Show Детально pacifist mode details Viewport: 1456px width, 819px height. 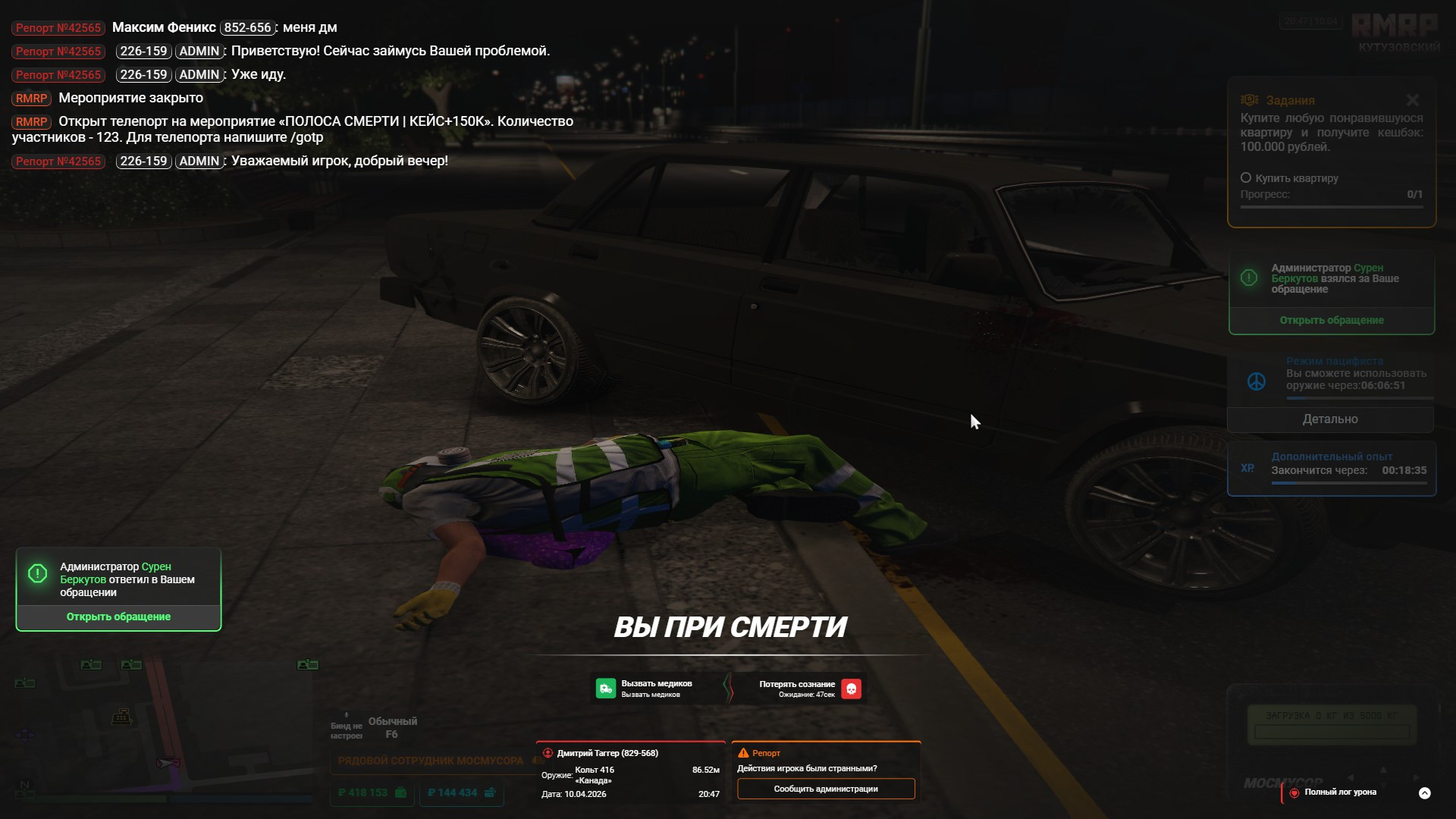[1330, 419]
